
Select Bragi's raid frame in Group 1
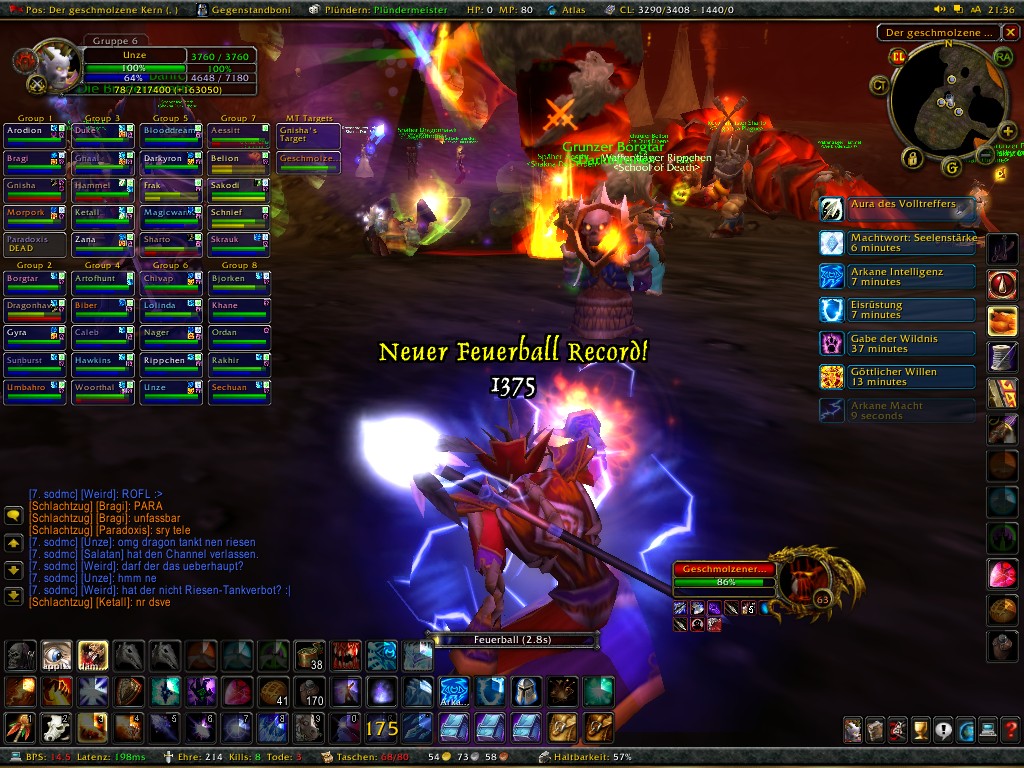tap(35, 159)
